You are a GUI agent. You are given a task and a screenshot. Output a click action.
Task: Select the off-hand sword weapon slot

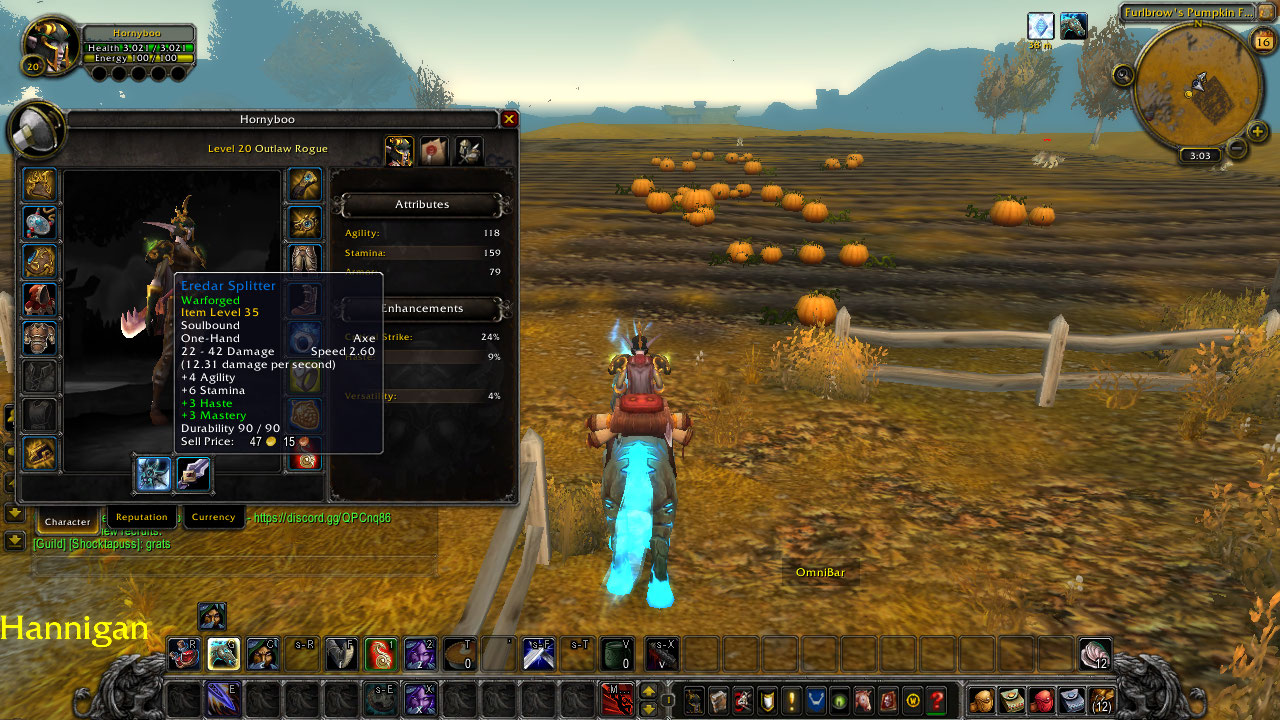(x=193, y=473)
